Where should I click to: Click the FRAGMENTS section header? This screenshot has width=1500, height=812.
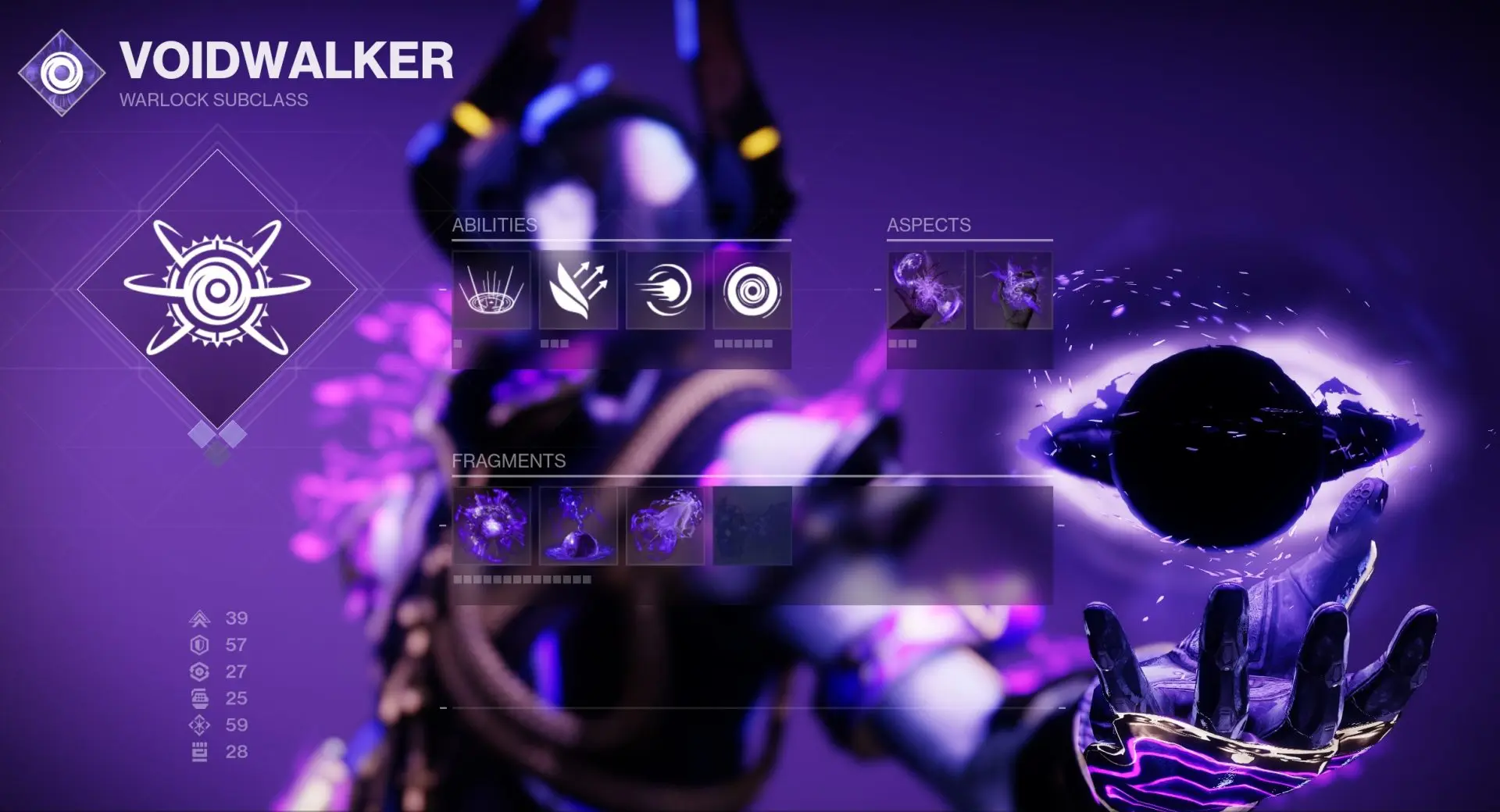pos(509,461)
